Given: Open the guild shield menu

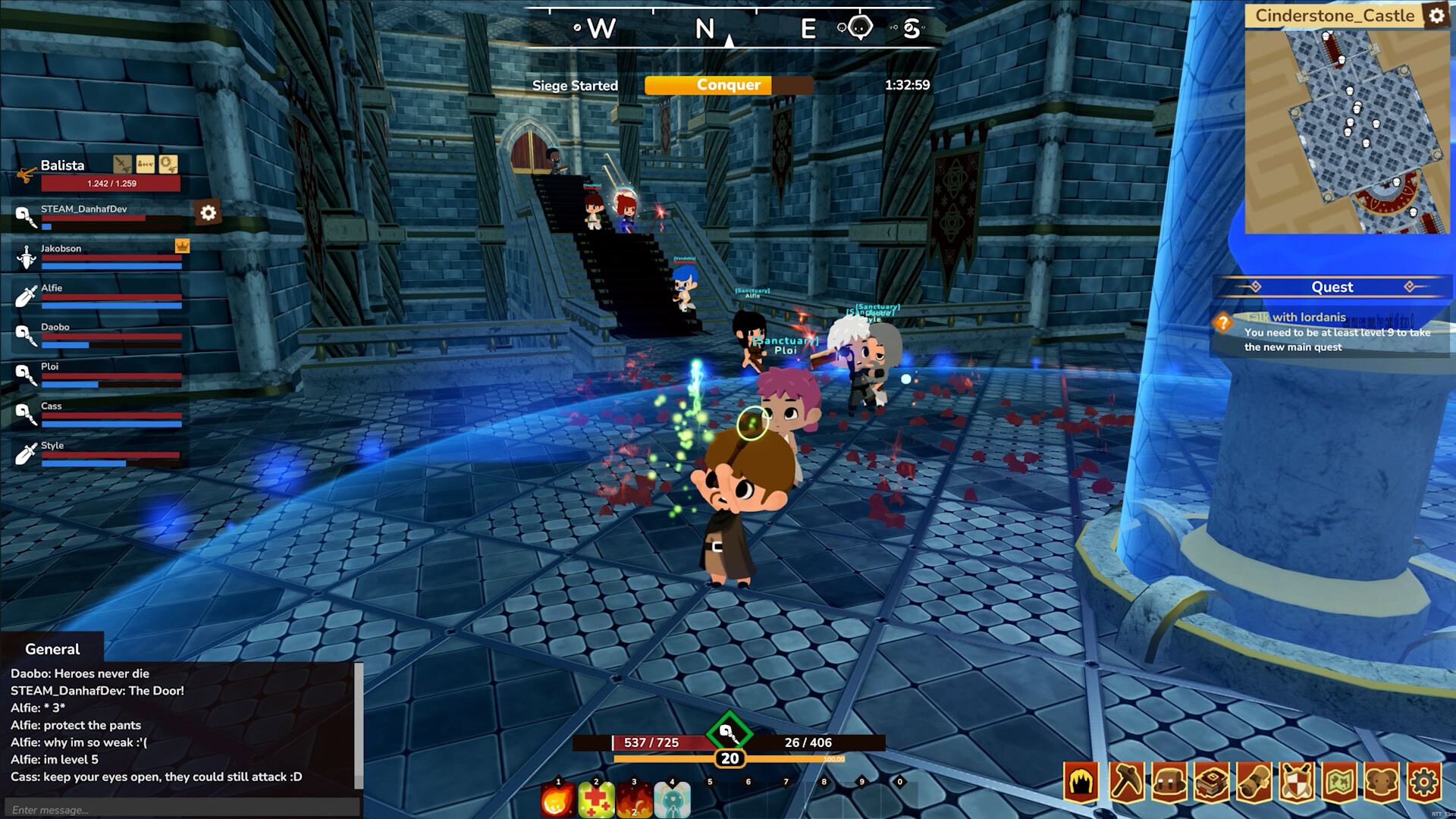Looking at the screenshot, I should pos(1296,783).
